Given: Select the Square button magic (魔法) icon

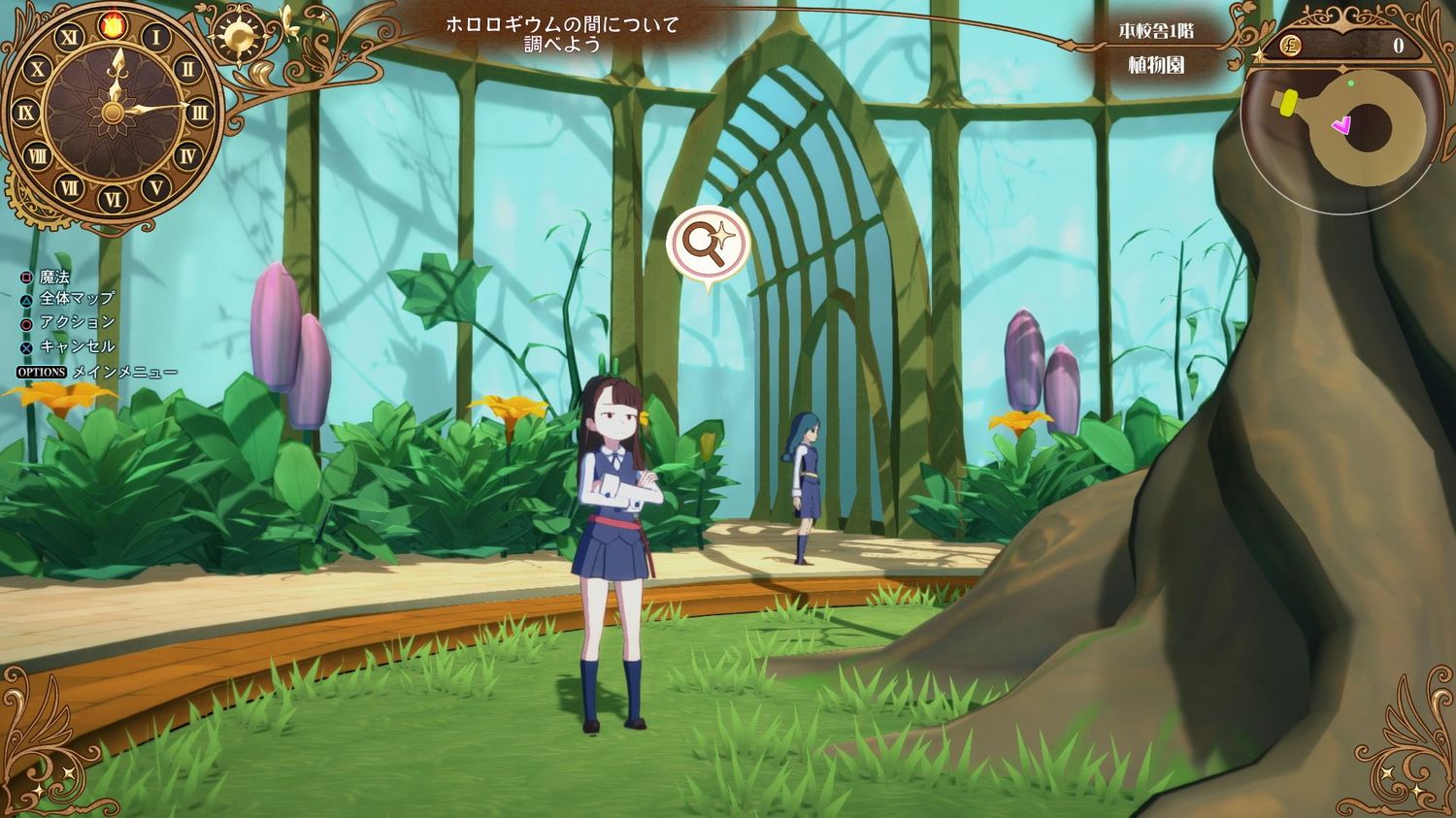Looking at the screenshot, I should (24, 278).
